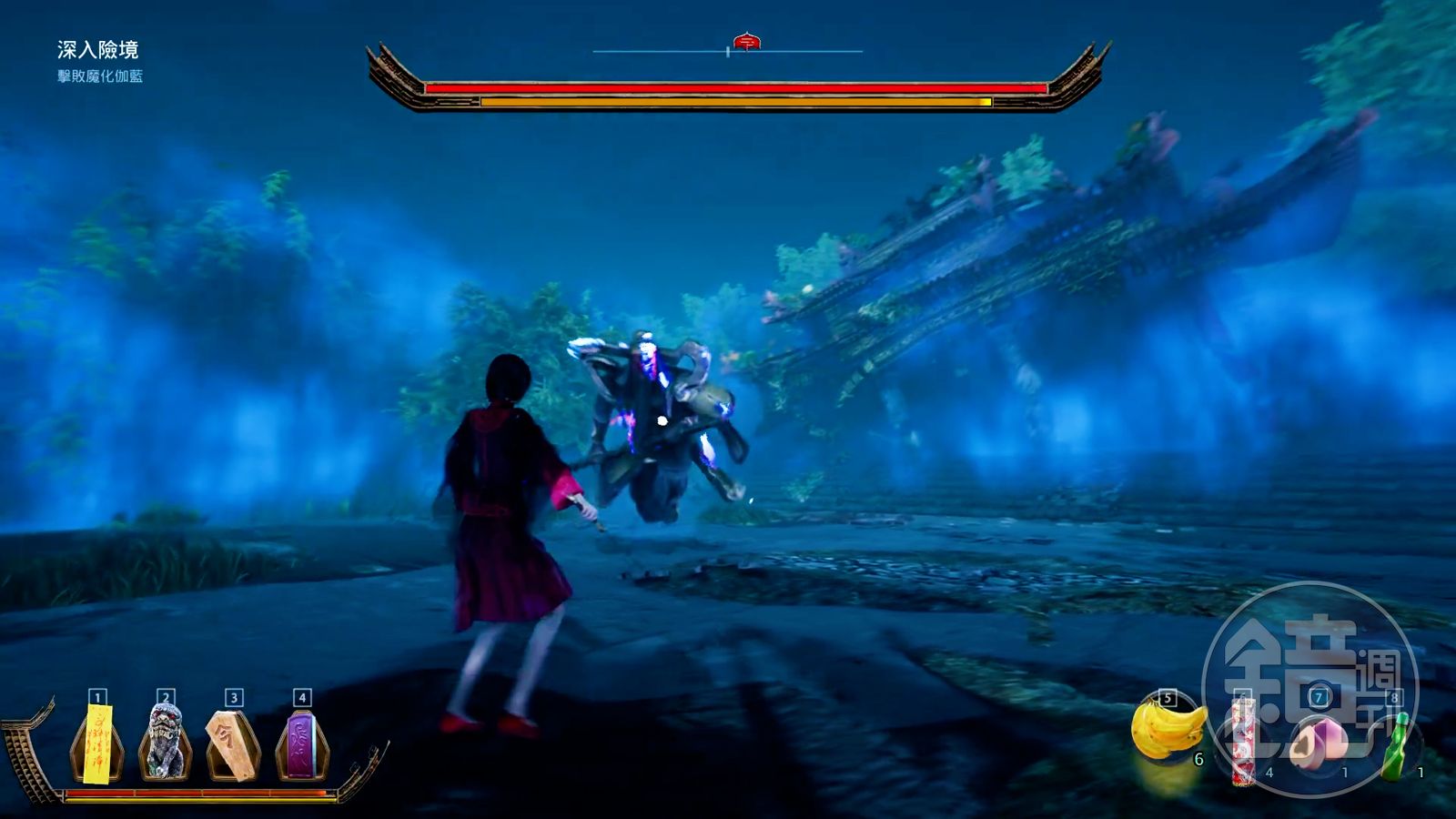This screenshot has width=1456, height=819.
Task: Click the red marker on the compass bar
Action: 746,42
